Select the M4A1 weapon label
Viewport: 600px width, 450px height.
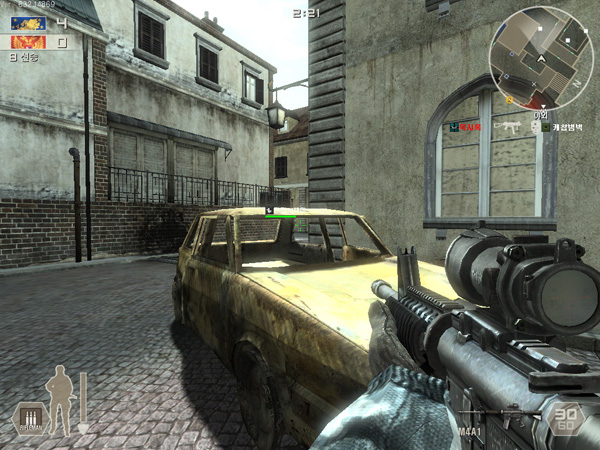470,432
